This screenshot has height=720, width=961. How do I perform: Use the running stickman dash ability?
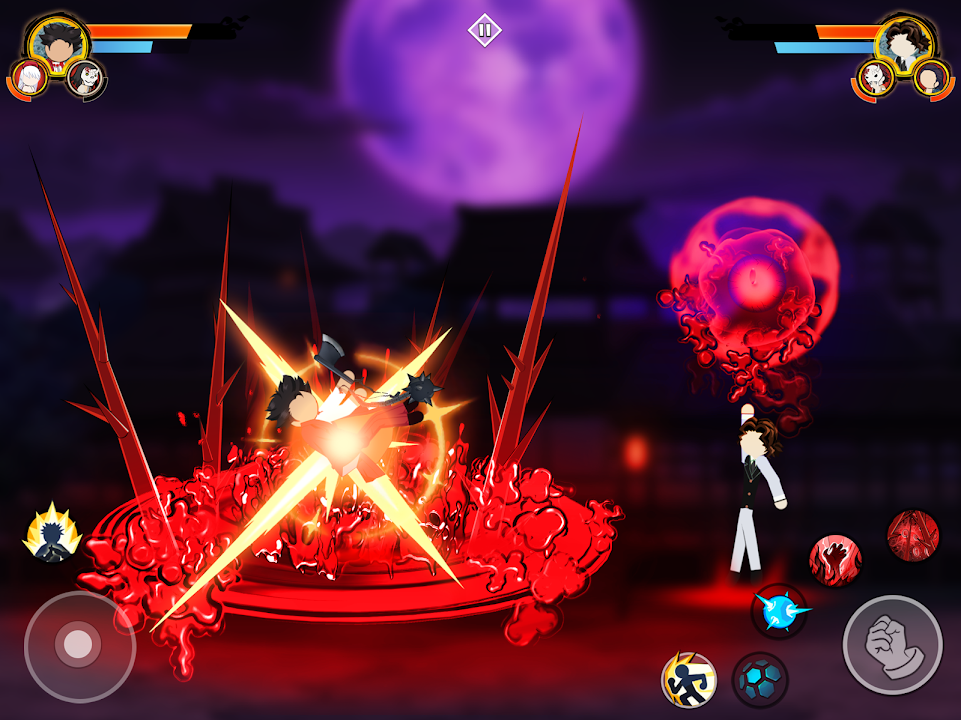(x=689, y=680)
